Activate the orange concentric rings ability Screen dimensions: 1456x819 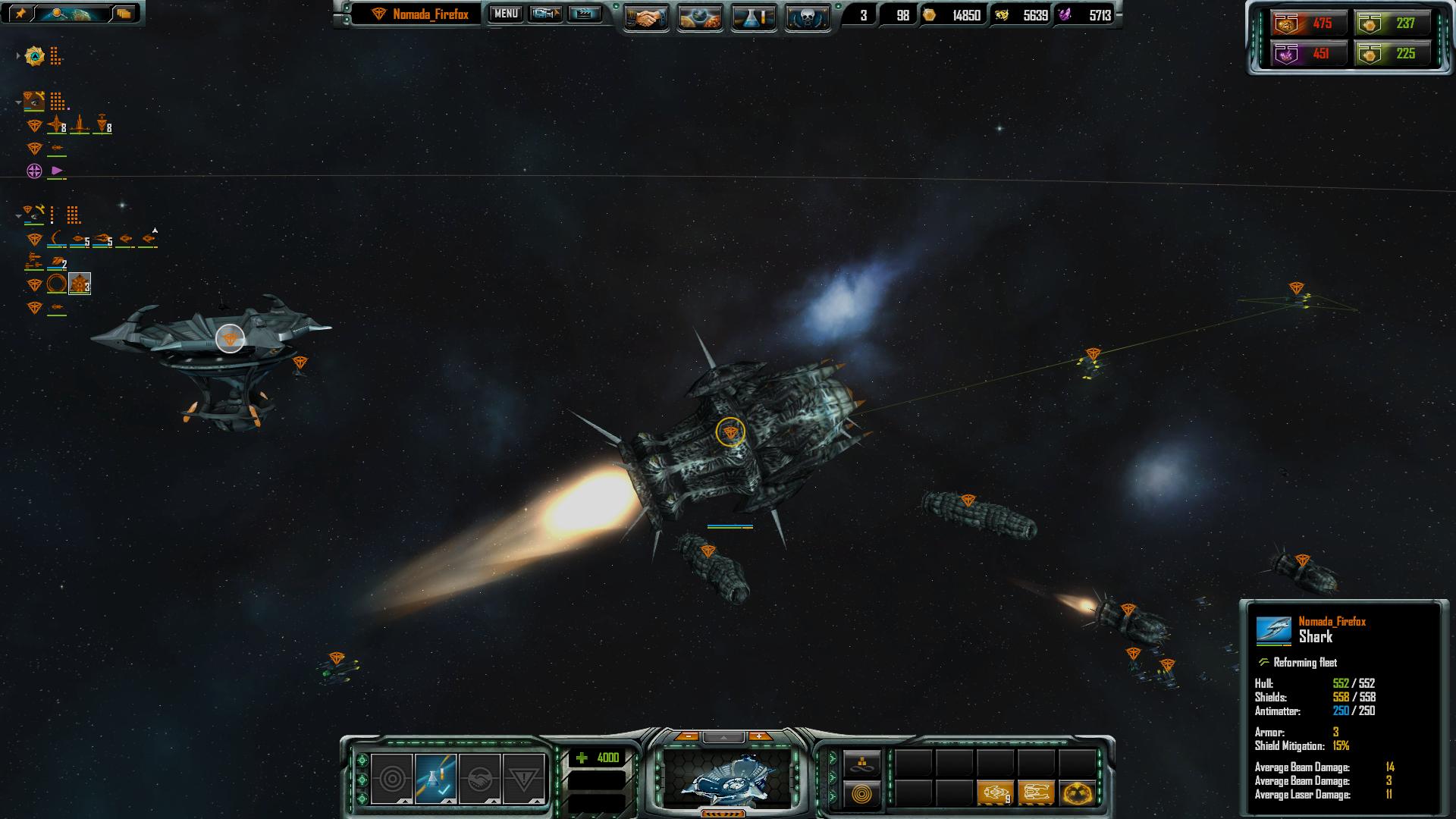click(861, 794)
